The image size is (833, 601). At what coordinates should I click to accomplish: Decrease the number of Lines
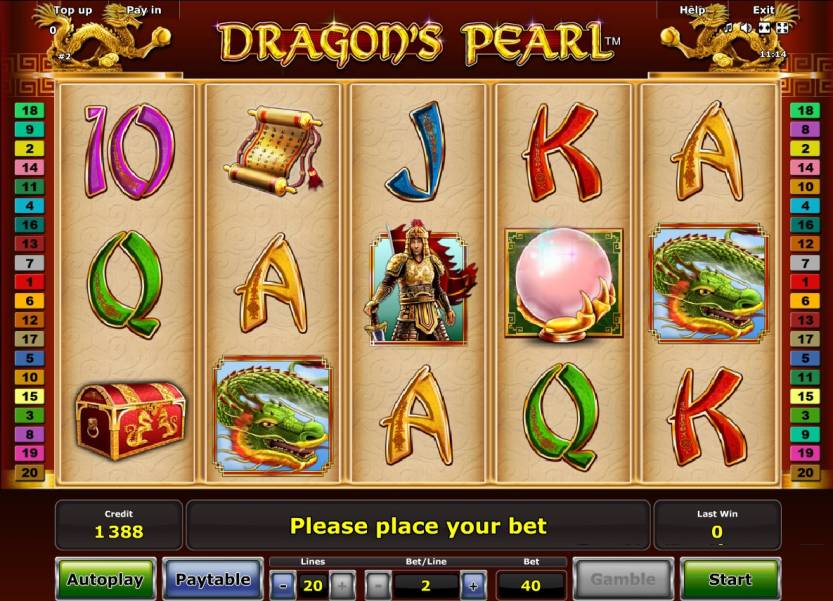click(283, 584)
